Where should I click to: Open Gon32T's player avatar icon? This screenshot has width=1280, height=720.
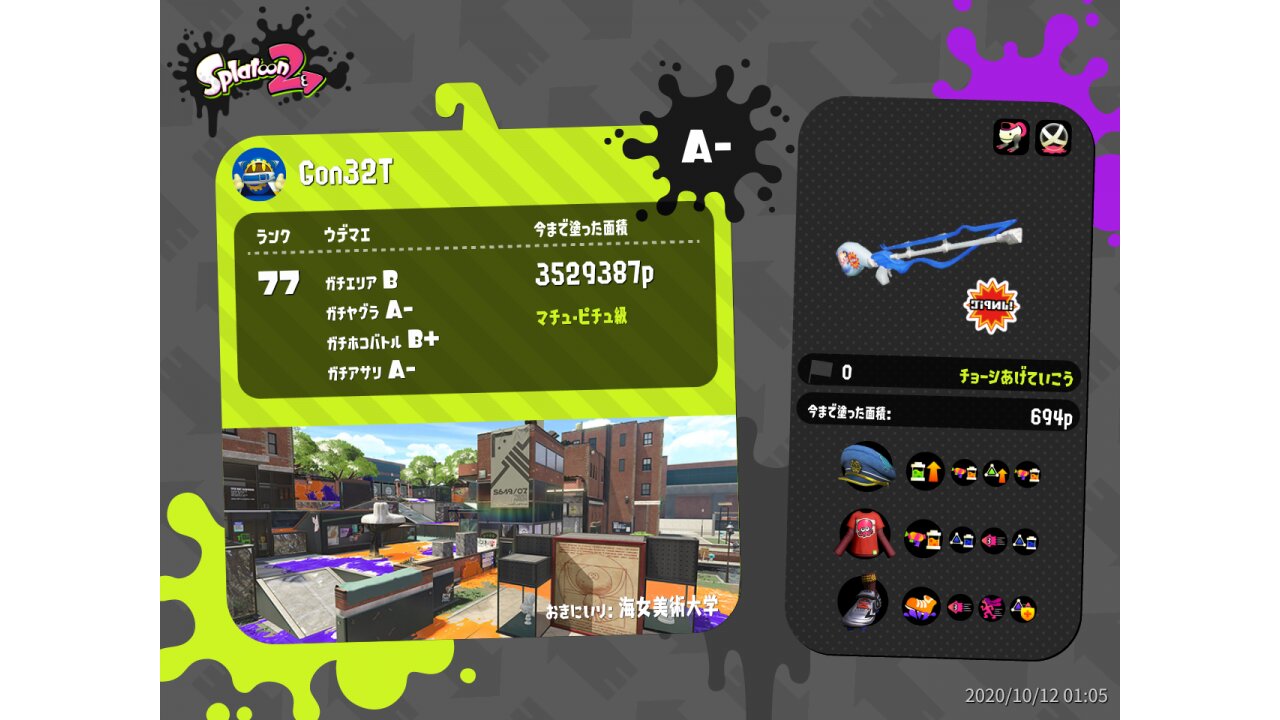tap(259, 173)
